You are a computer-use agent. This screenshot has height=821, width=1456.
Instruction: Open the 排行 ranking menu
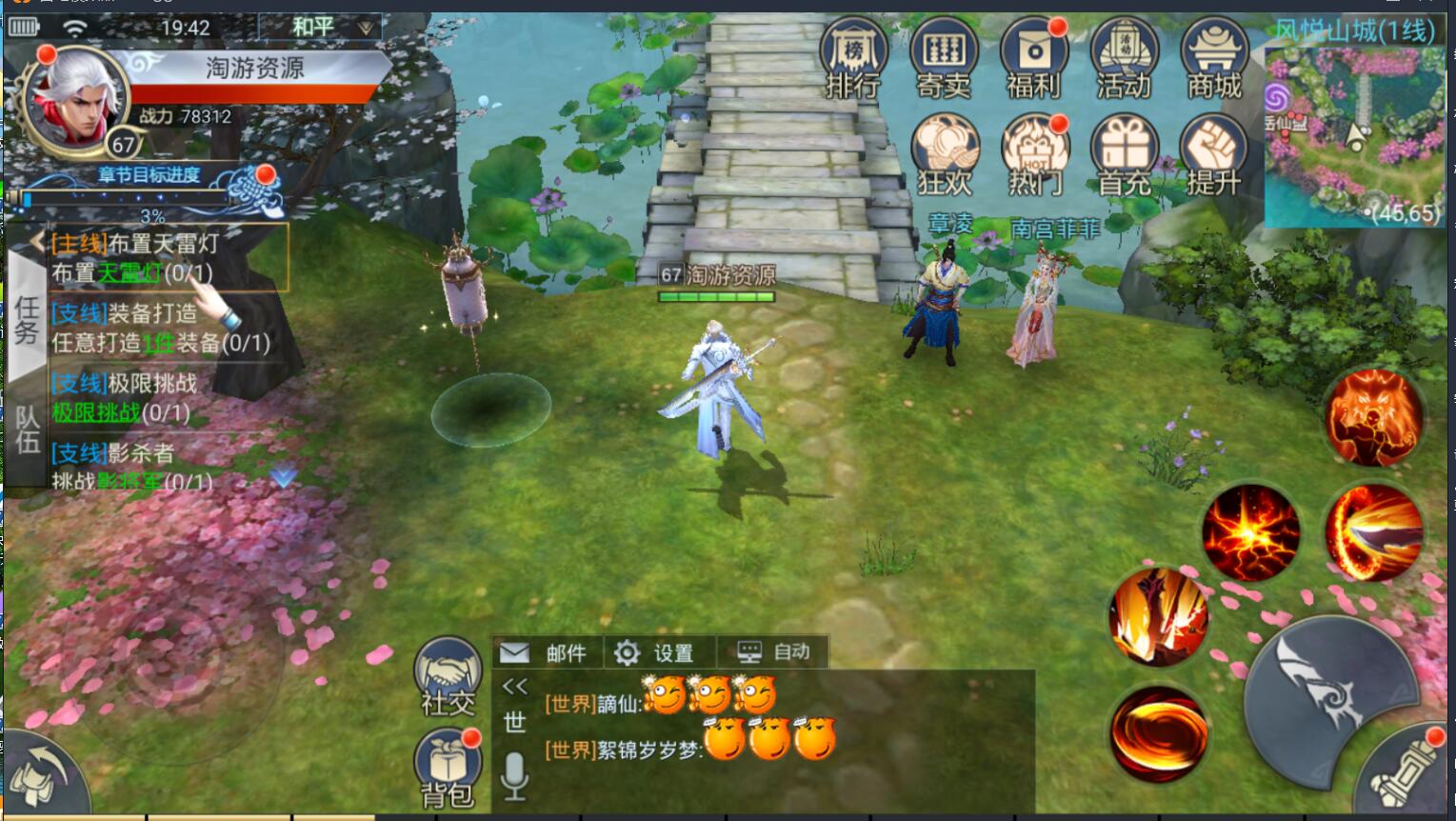tap(853, 59)
